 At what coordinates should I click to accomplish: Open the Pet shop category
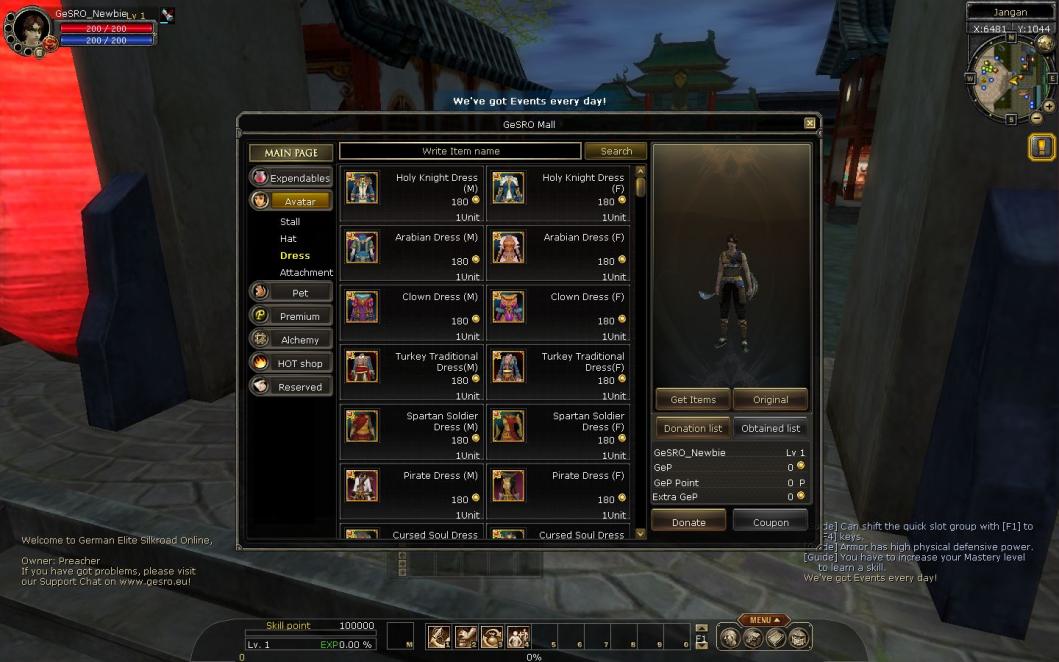pos(291,293)
